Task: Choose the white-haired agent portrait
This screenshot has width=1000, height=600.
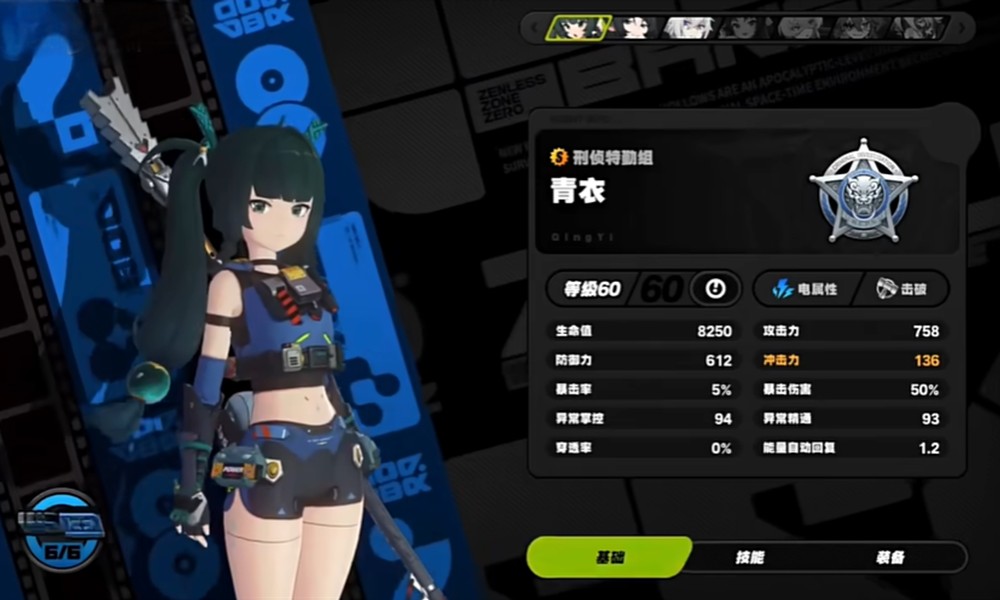Action: coord(687,27)
